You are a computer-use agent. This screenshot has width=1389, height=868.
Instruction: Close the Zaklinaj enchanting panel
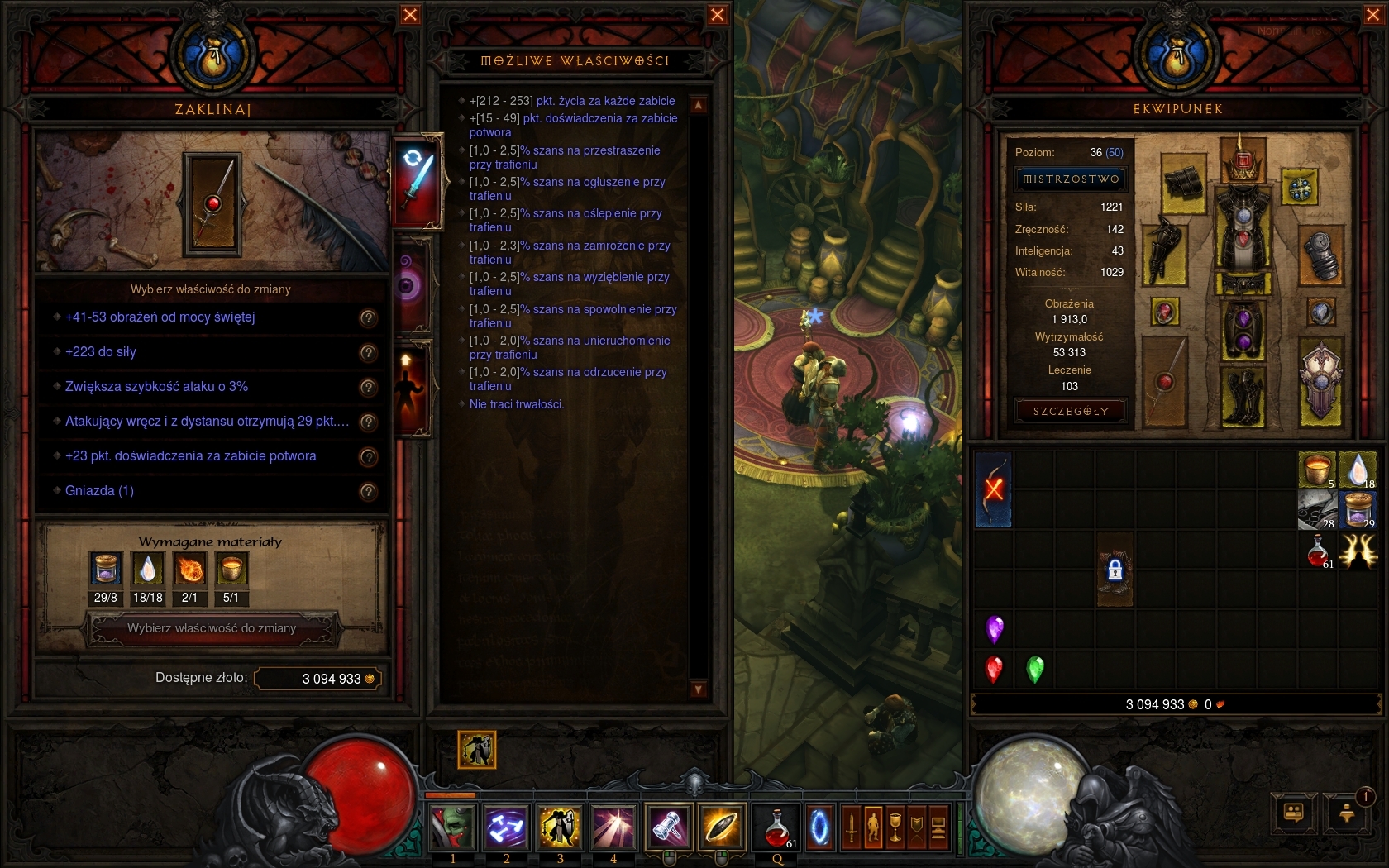coord(410,15)
